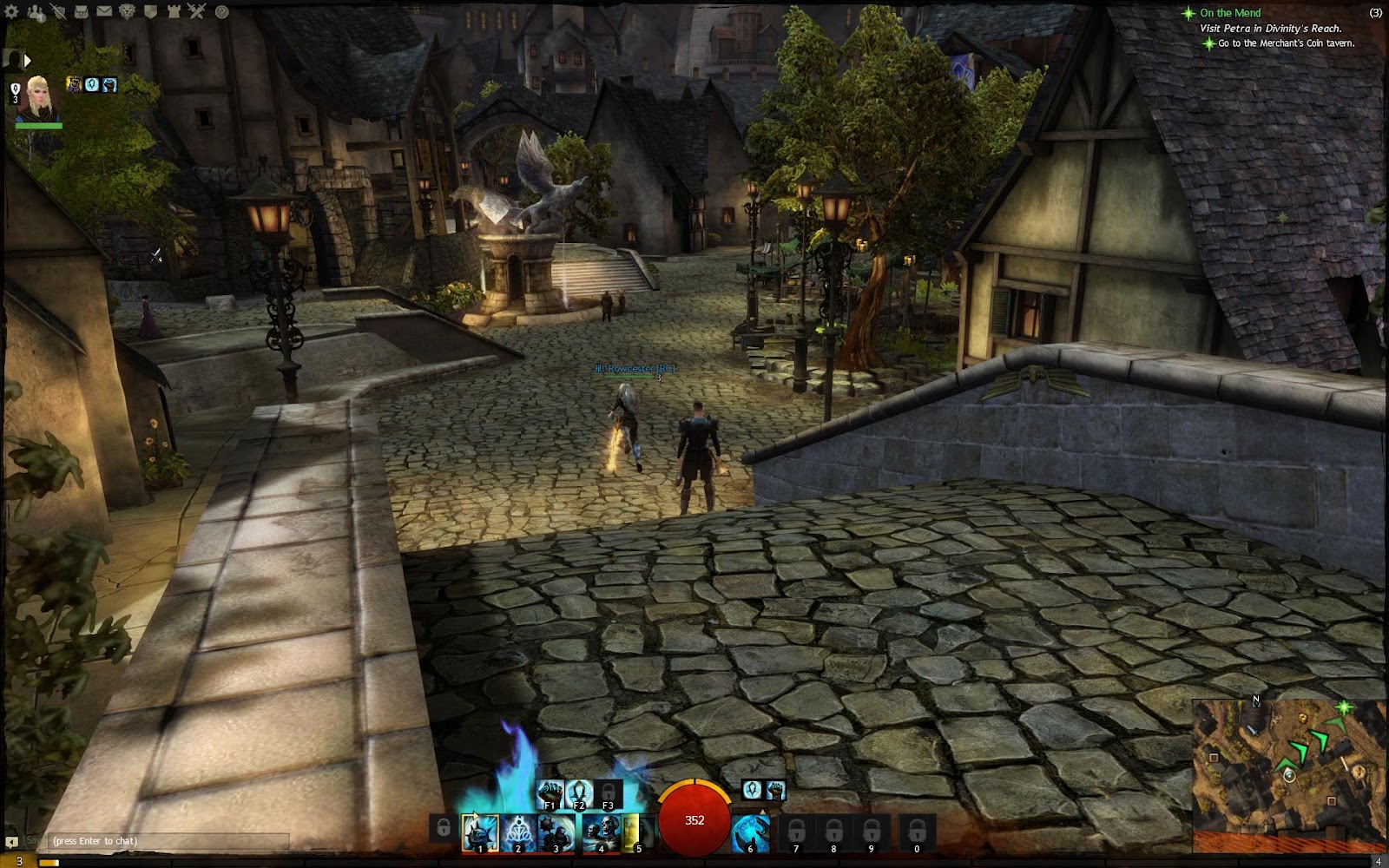
Task: Open the mail envelope icon
Action: click(x=103, y=12)
